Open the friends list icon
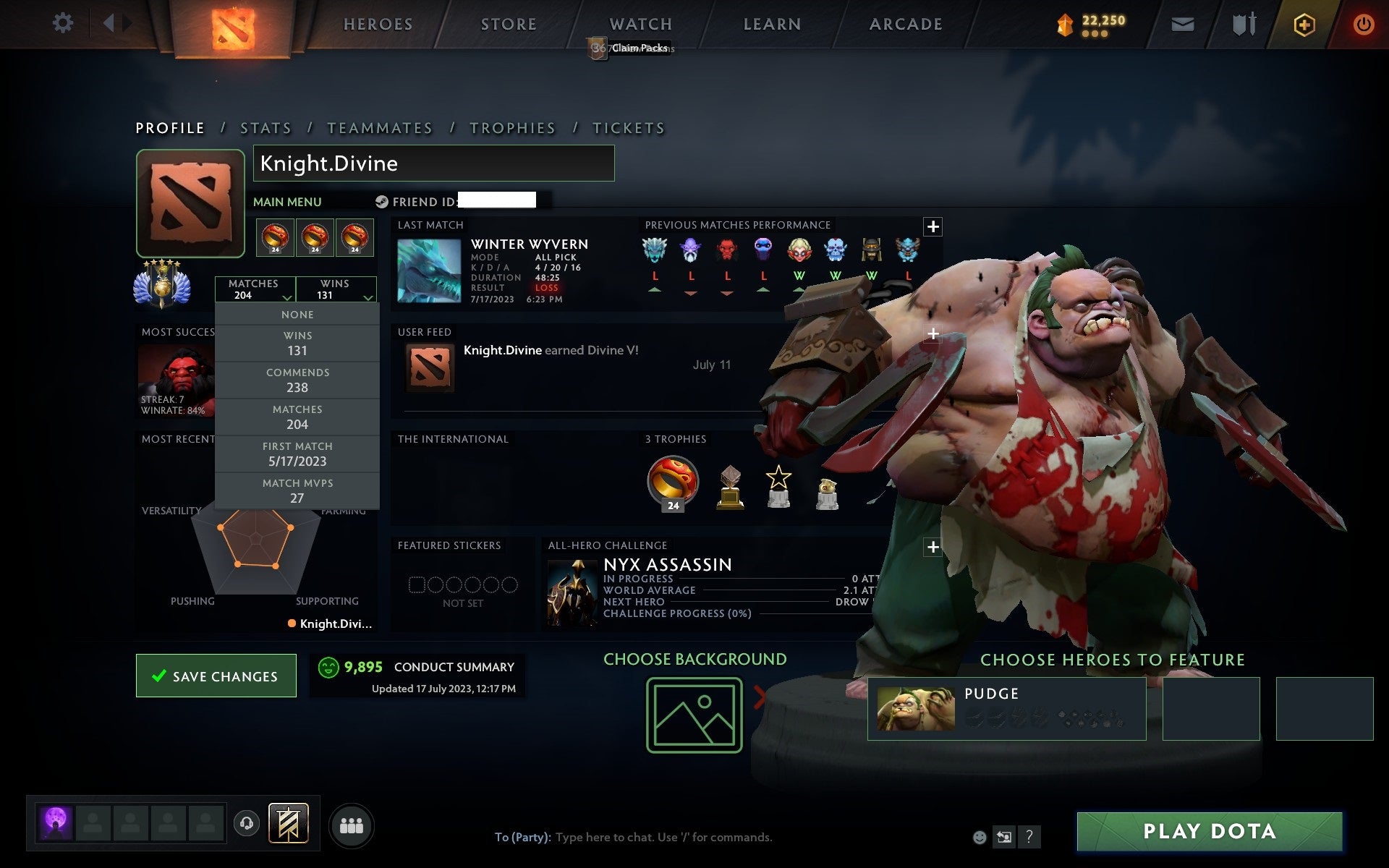Viewport: 1389px width, 868px height. pyautogui.click(x=352, y=825)
